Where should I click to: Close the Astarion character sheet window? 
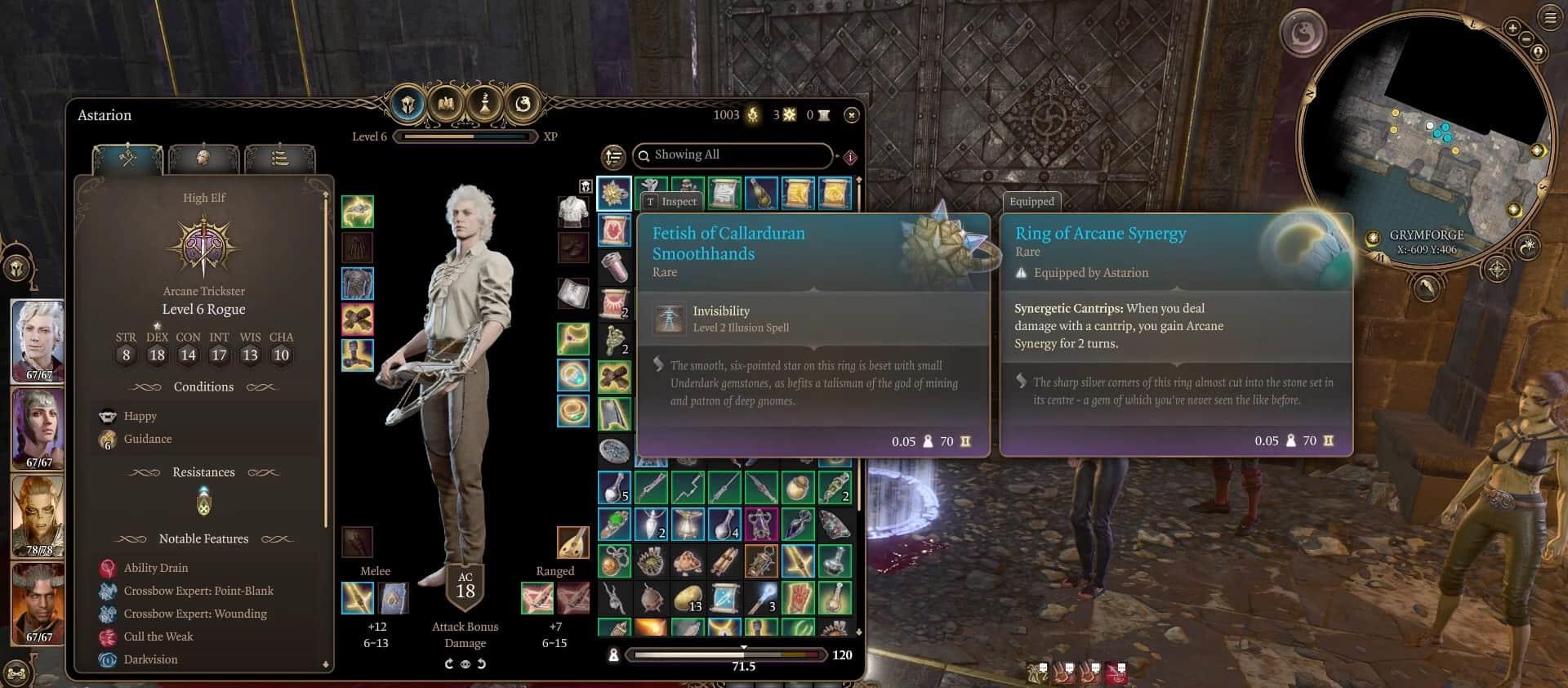click(851, 115)
